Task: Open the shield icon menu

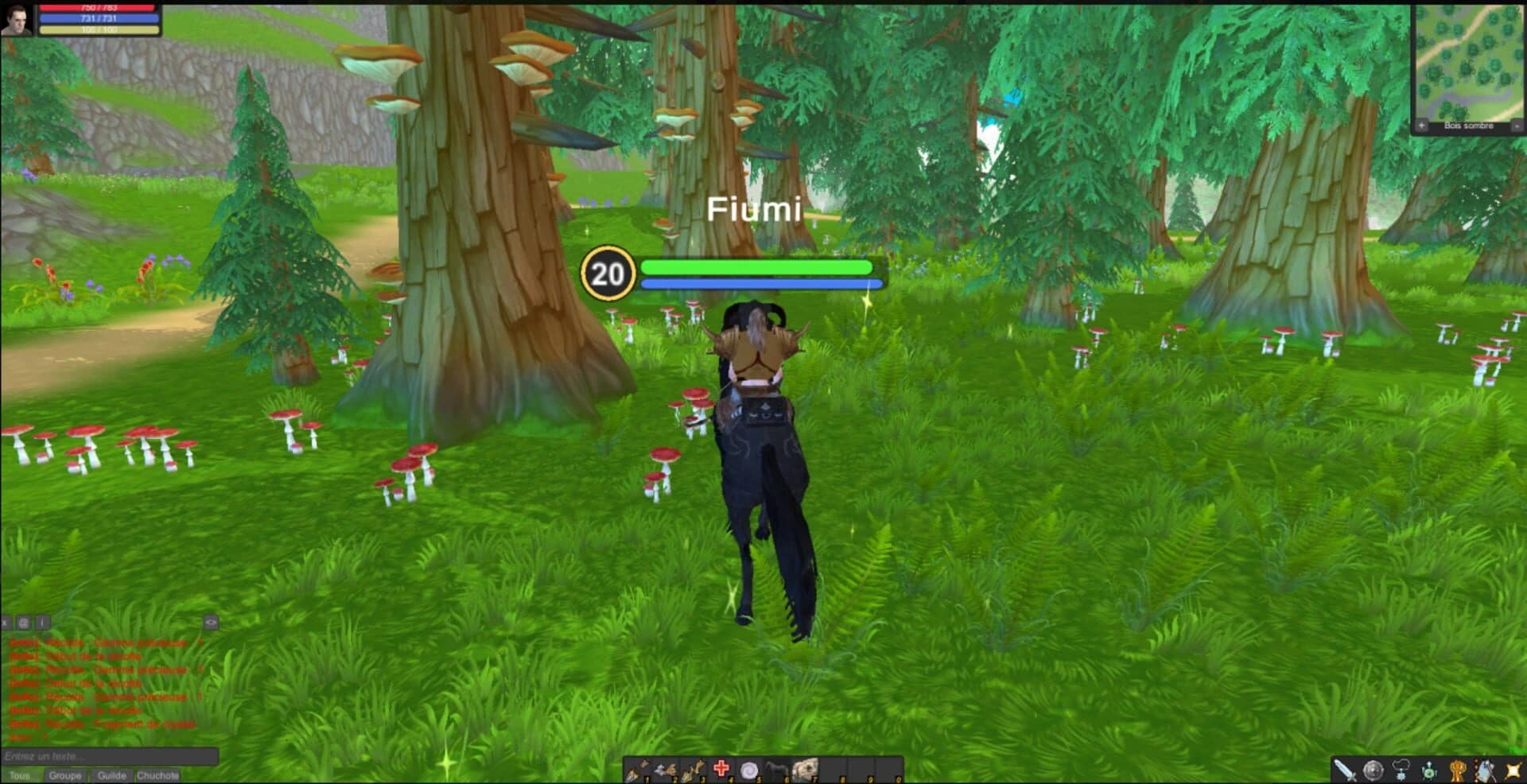Action: (x=1373, y=770)
